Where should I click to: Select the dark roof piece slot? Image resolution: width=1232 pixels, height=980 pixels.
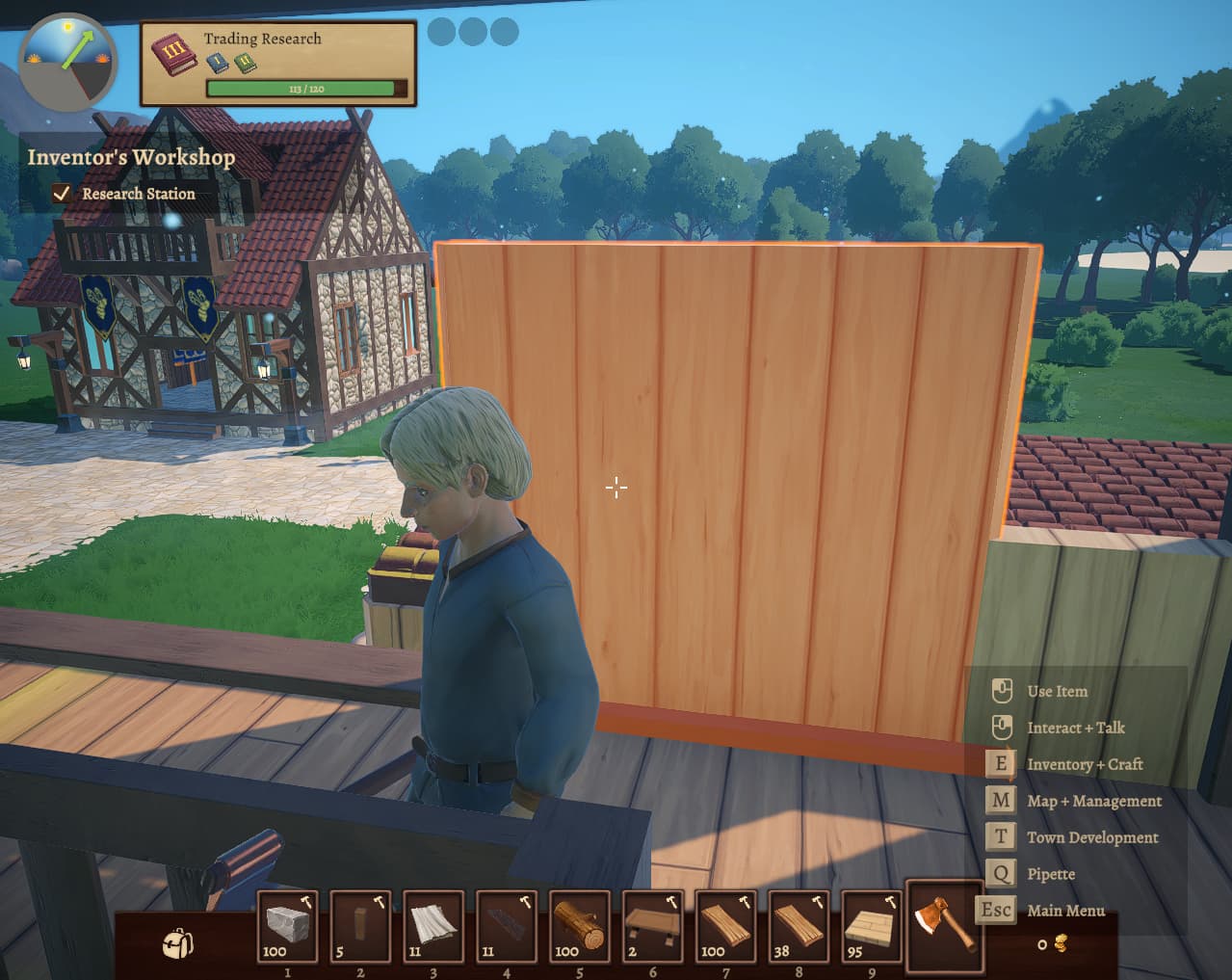[507, 926]
